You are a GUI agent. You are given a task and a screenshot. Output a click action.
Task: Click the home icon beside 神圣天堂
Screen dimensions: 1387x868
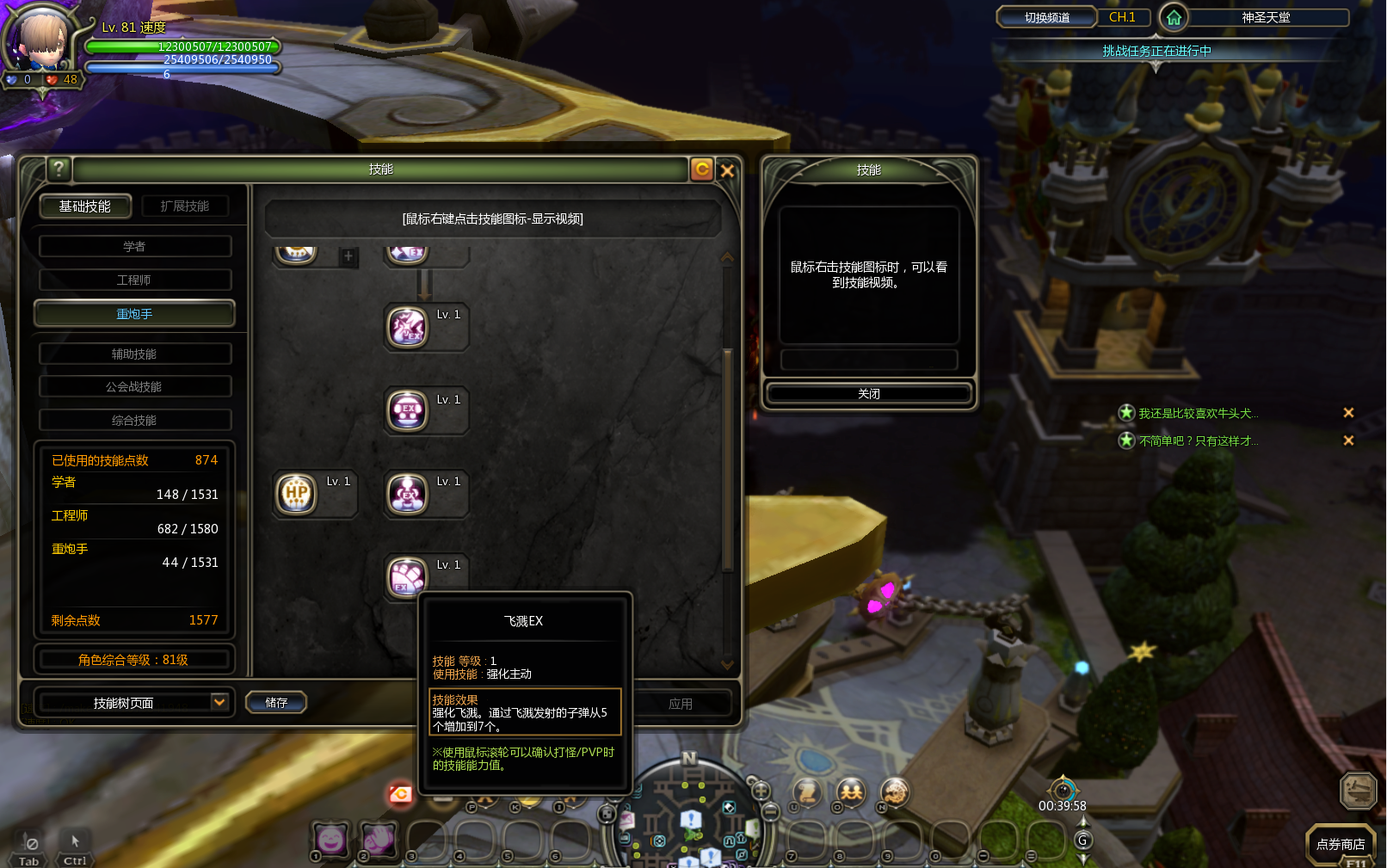[1174, 17]
